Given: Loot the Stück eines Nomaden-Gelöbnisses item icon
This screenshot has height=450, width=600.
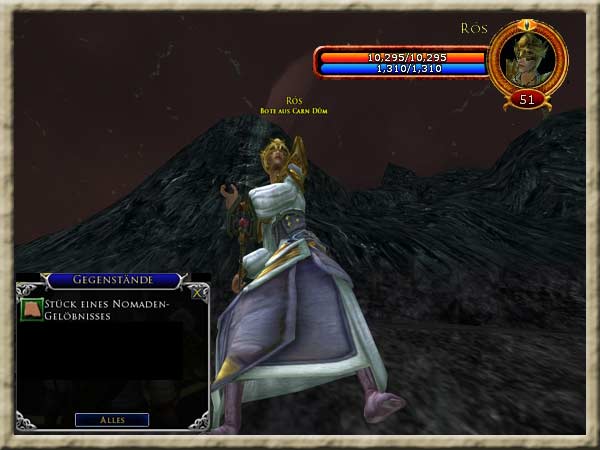Looking at the screenshot, I should click(32, 310).
